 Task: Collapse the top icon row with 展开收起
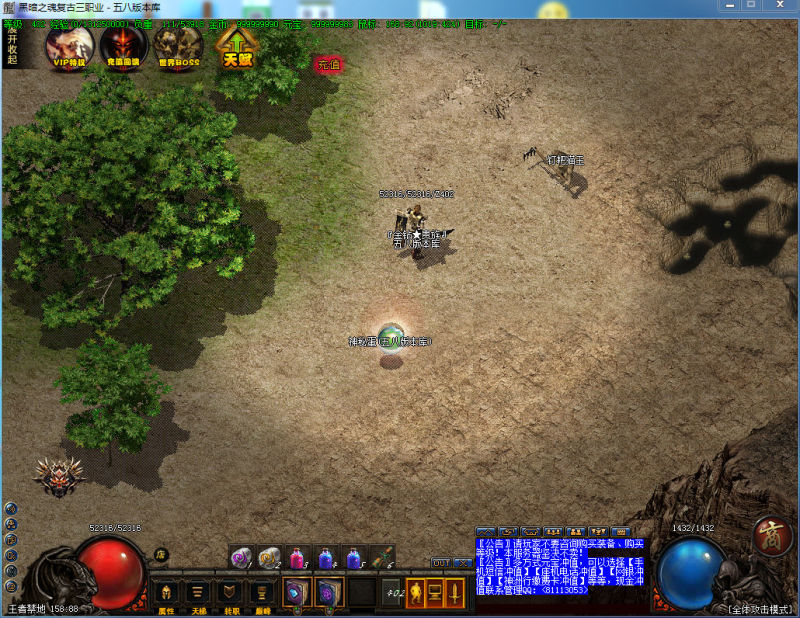click(x=13, y=44)
